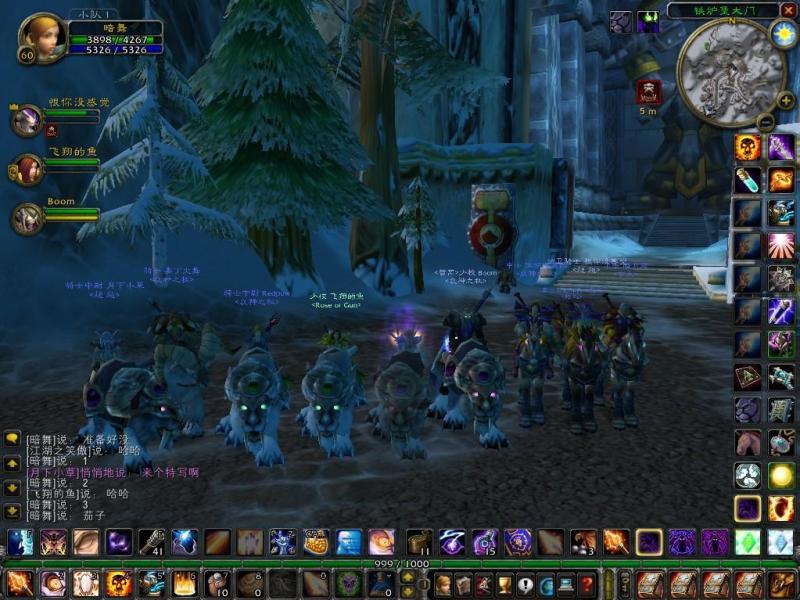
Task: Open the red question mark help button
Action: [x=588, y=584]
